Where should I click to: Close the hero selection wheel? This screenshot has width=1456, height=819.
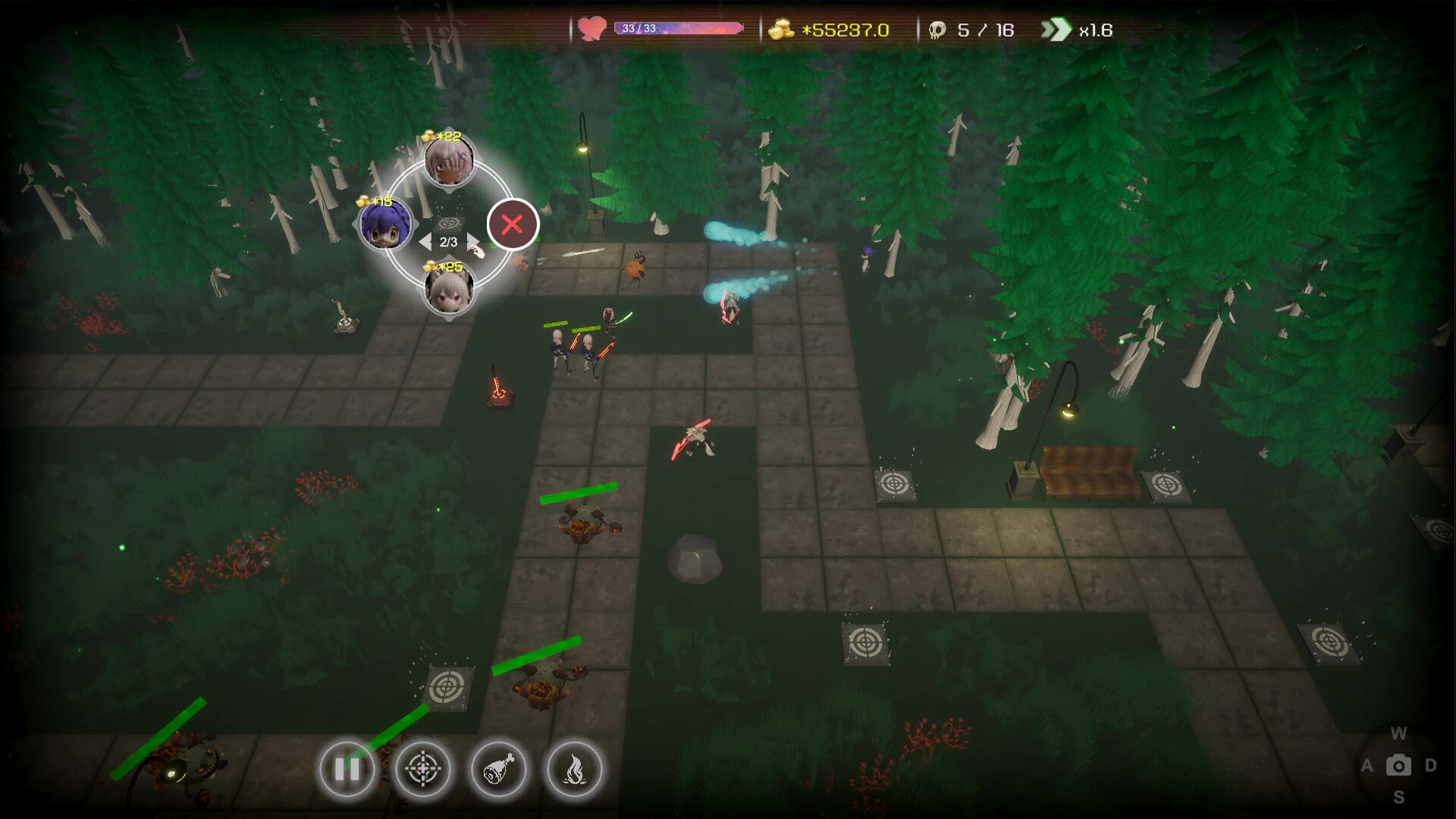pos(513,224)
